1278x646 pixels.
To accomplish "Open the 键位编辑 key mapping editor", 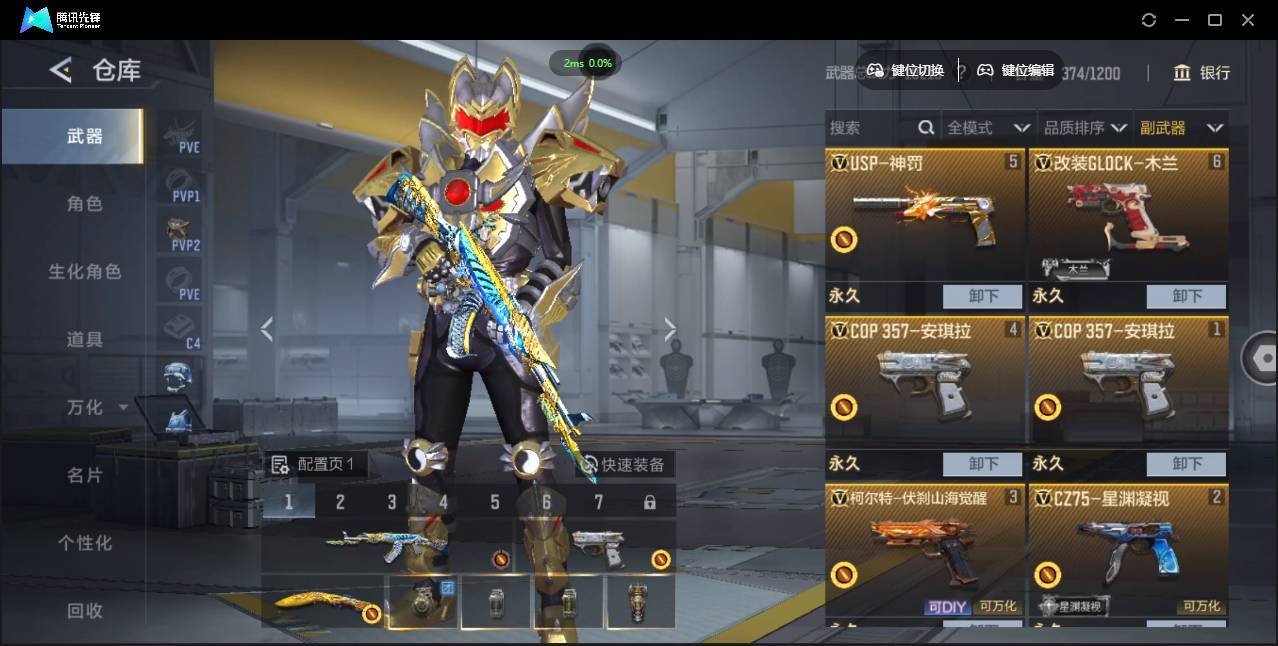I will (1016, 70).
